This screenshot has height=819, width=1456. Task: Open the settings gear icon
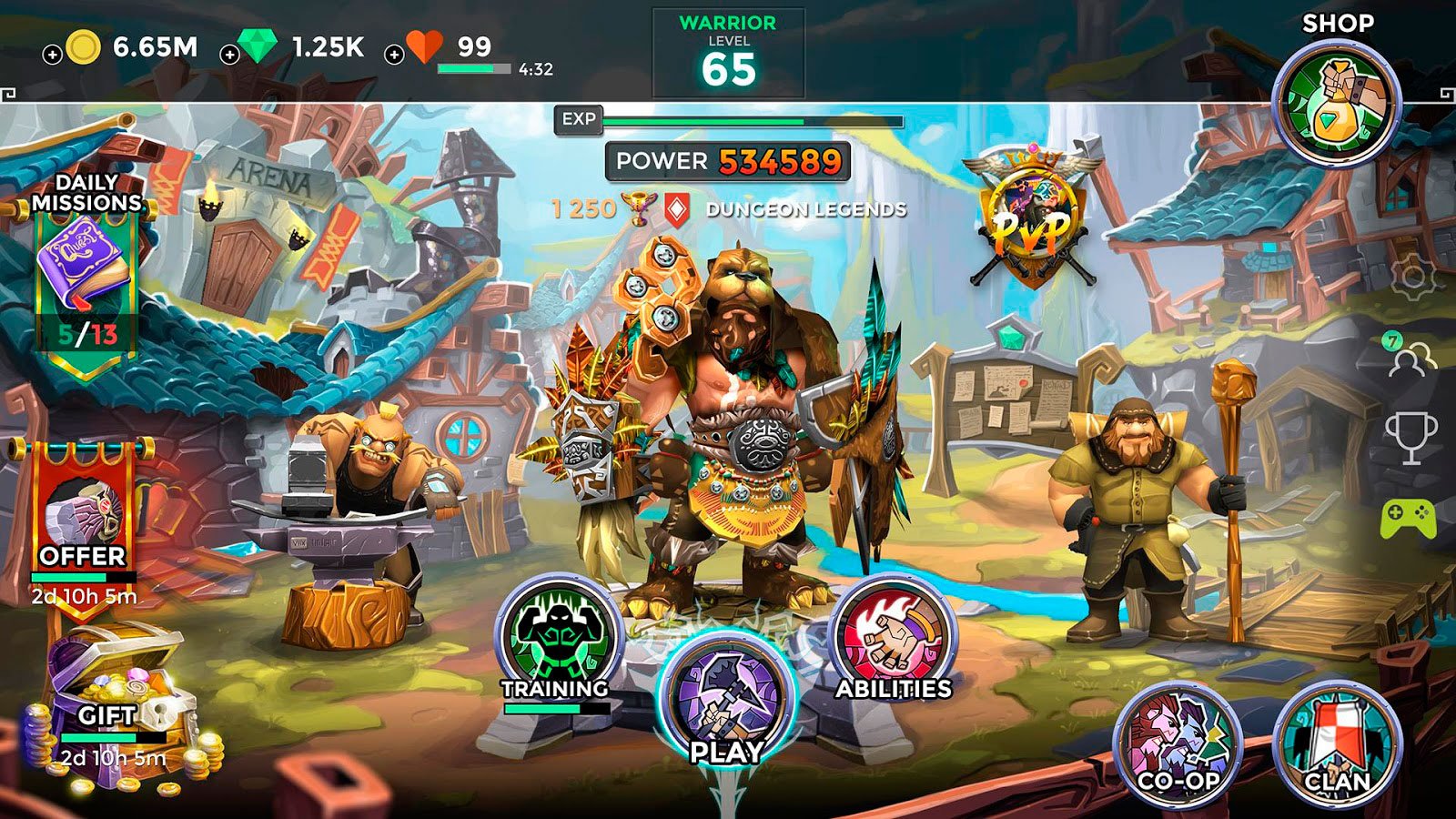(x=1411, y=276)
